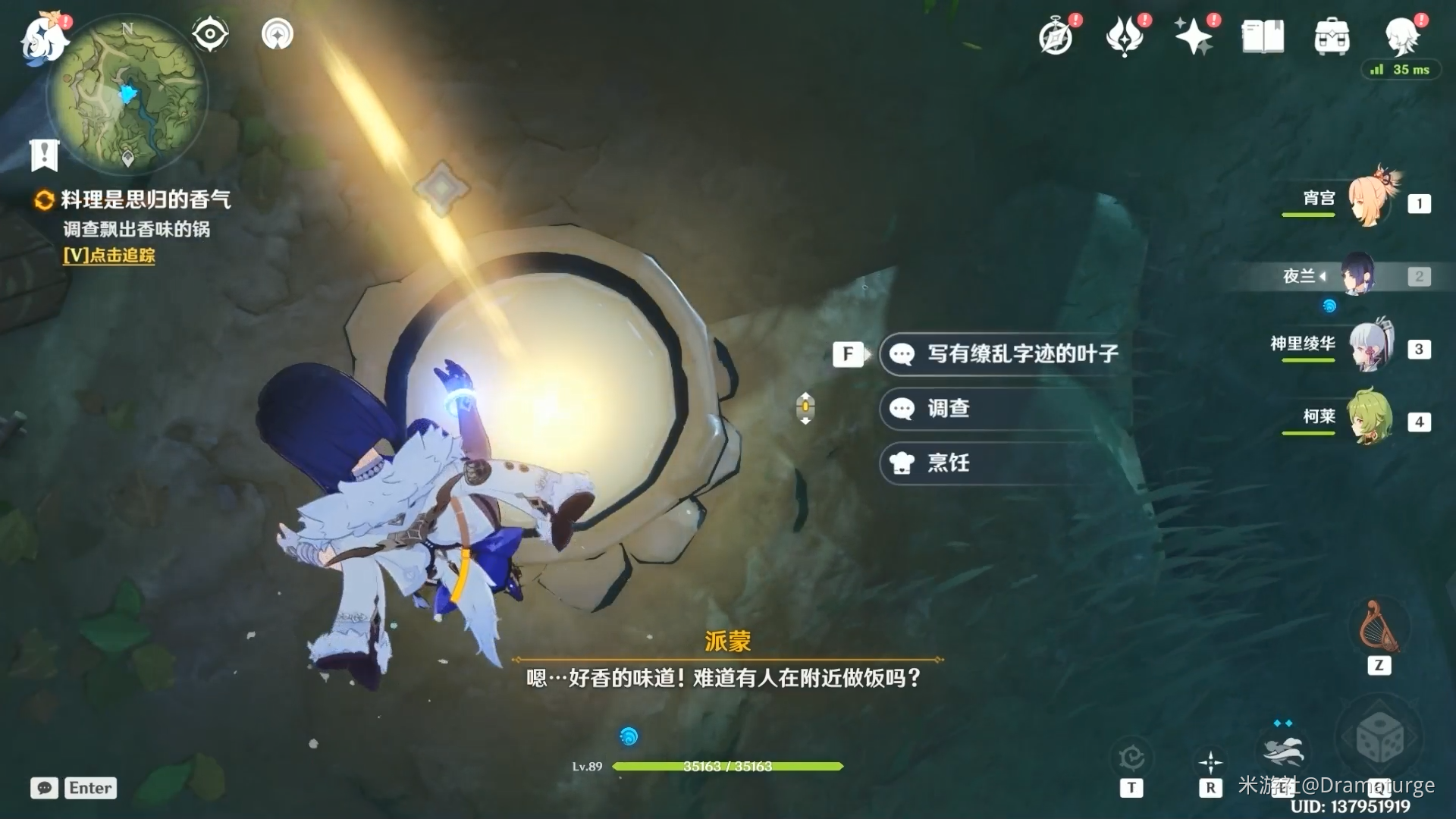Select active character 夜兰 in party list

click(1357, 275)
